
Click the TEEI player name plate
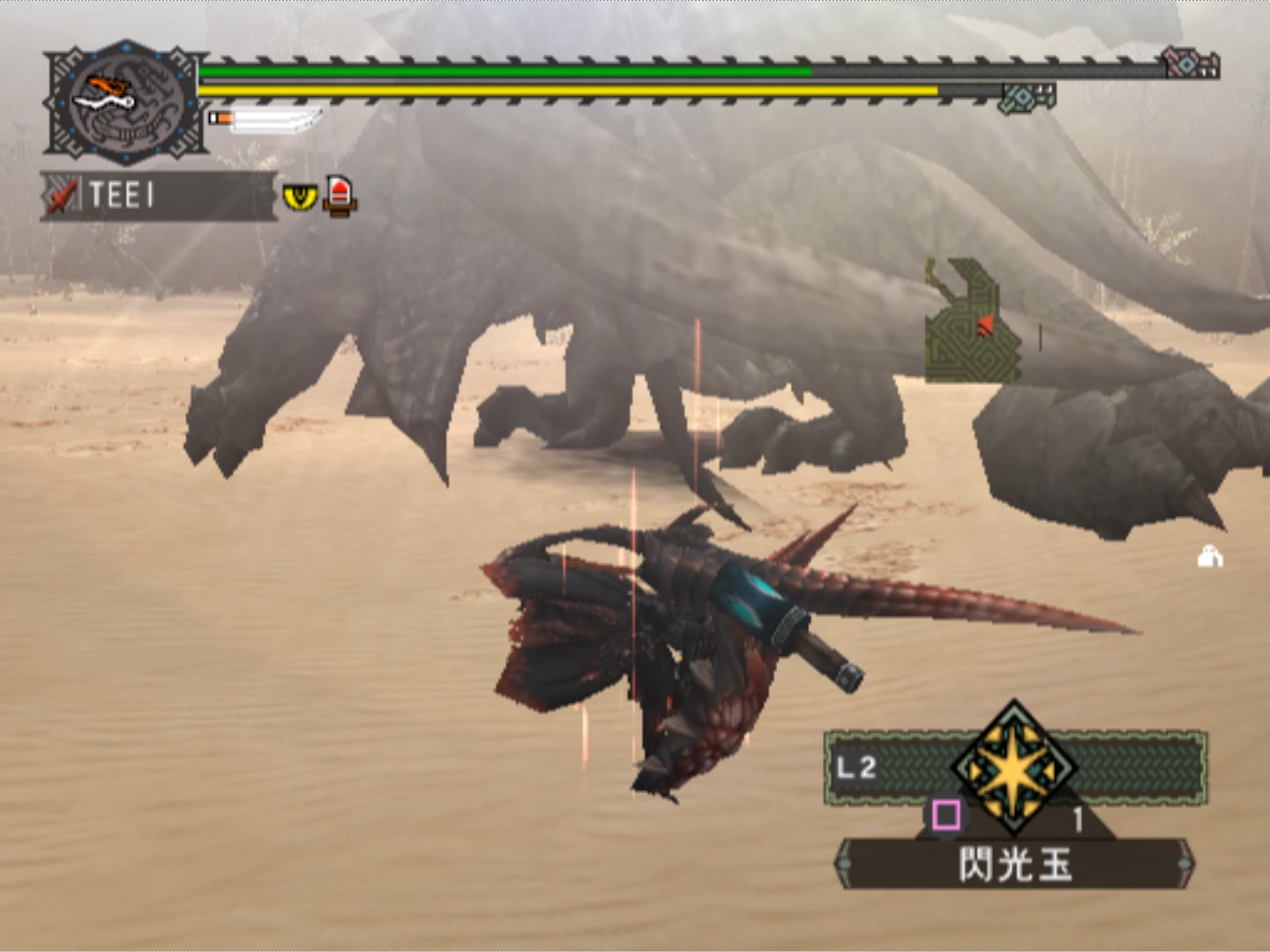pyautogui.click(x=159, y=196)
